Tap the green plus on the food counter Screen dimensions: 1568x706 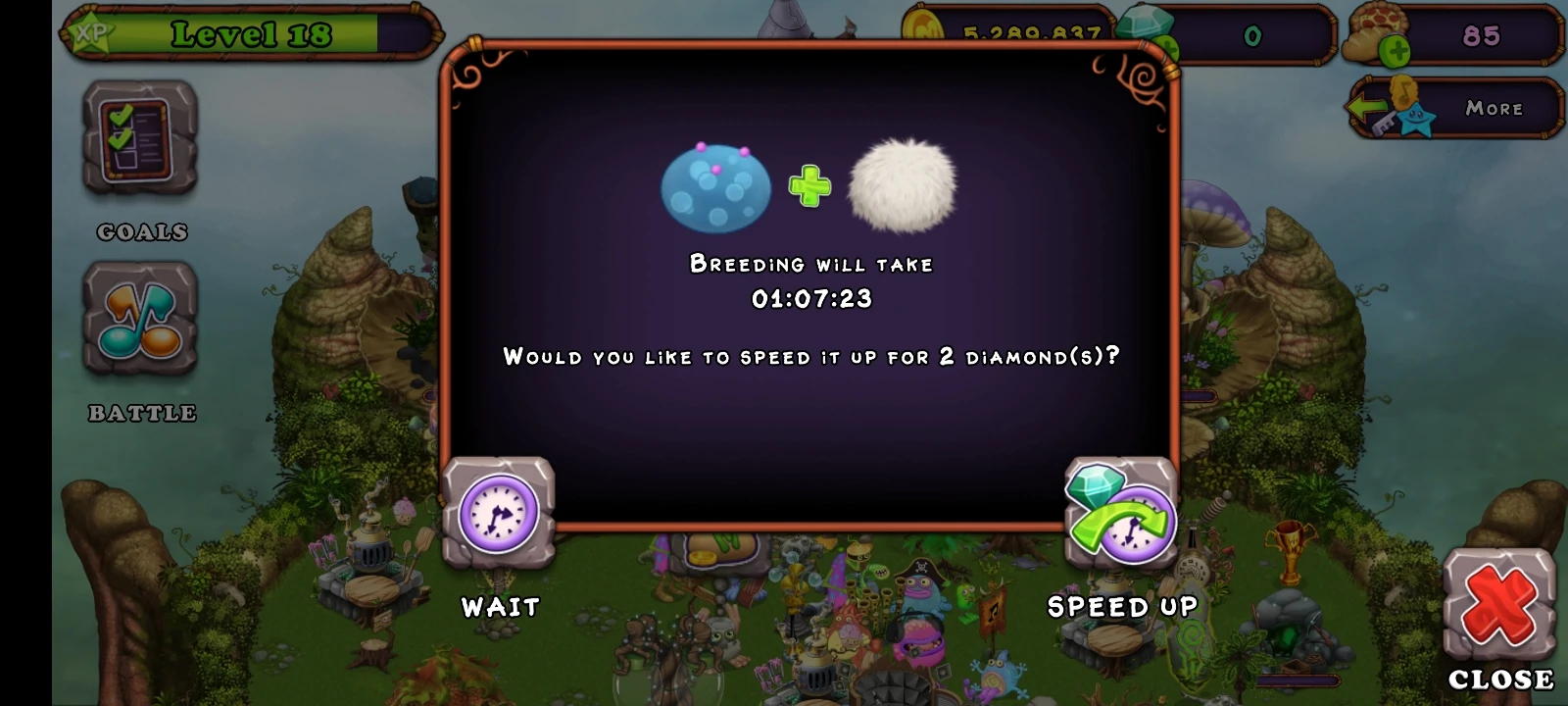(1396, 49)
